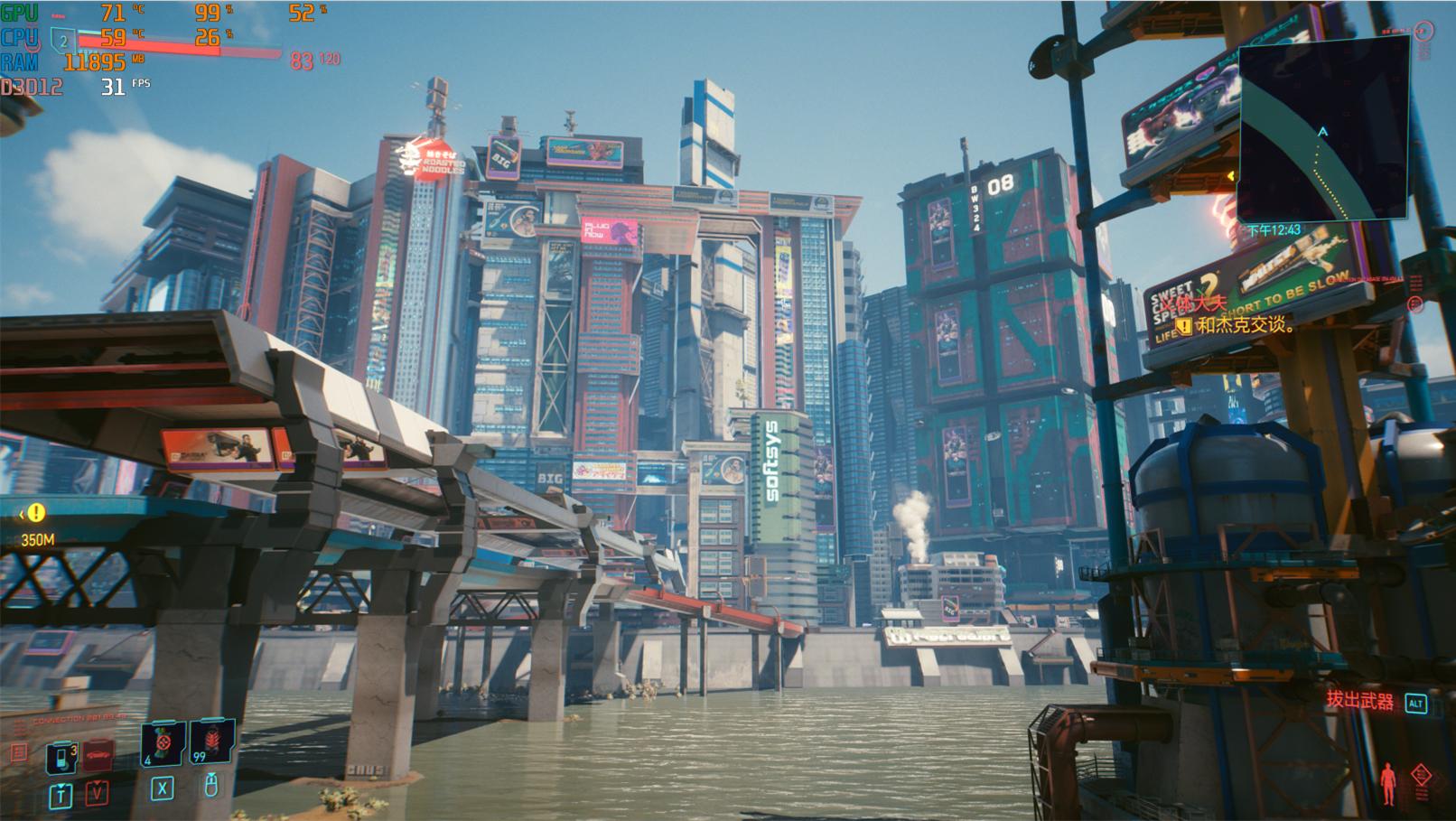Click the 拔出武器 draw weapon label
Screen dimensions: 1456x821
click(x=1359, y=701)
